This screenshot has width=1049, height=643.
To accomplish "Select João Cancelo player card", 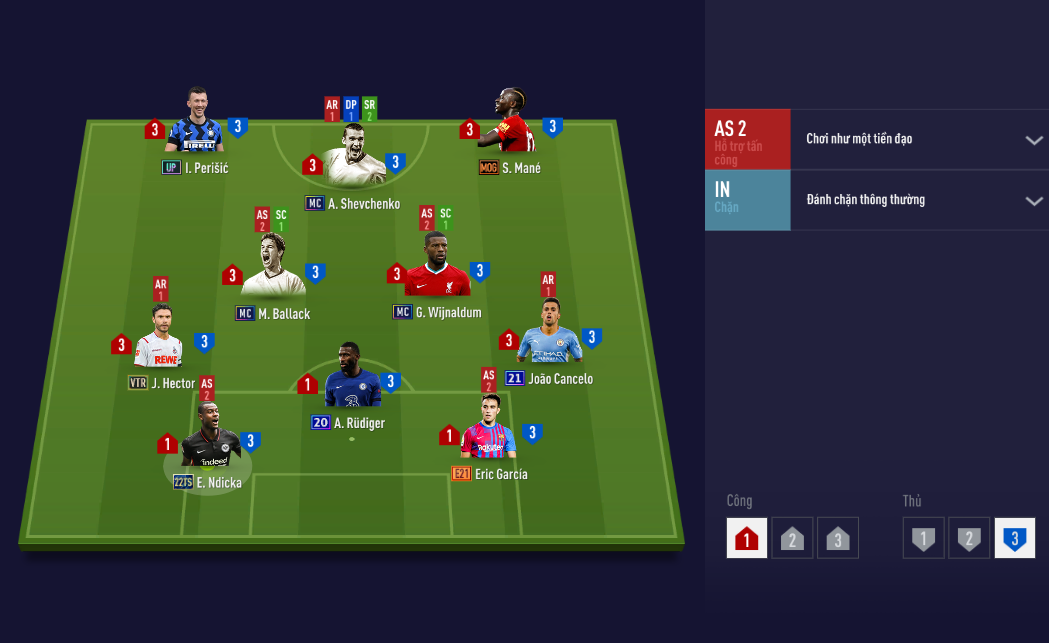I will pos(549,335).
